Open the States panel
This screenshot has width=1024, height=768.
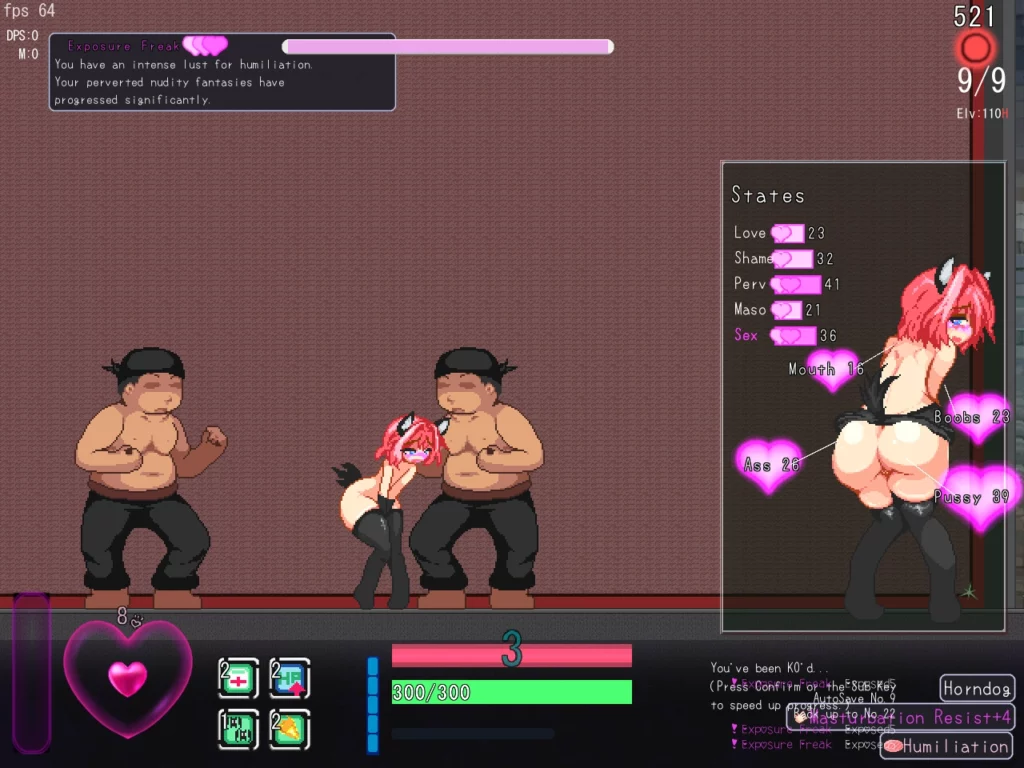(x=767, y=195)
